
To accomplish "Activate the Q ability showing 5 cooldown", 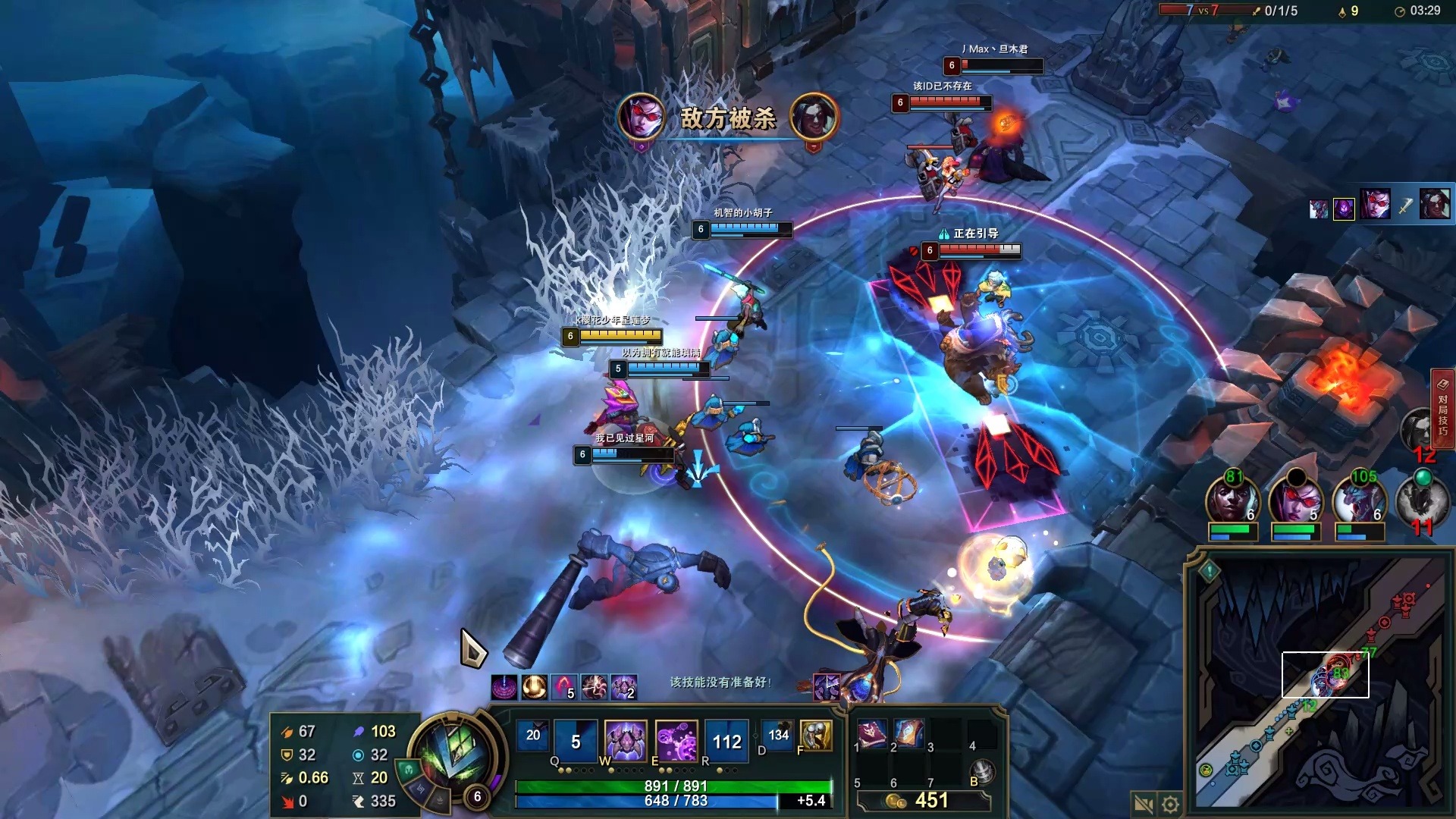I will (576, 741).
